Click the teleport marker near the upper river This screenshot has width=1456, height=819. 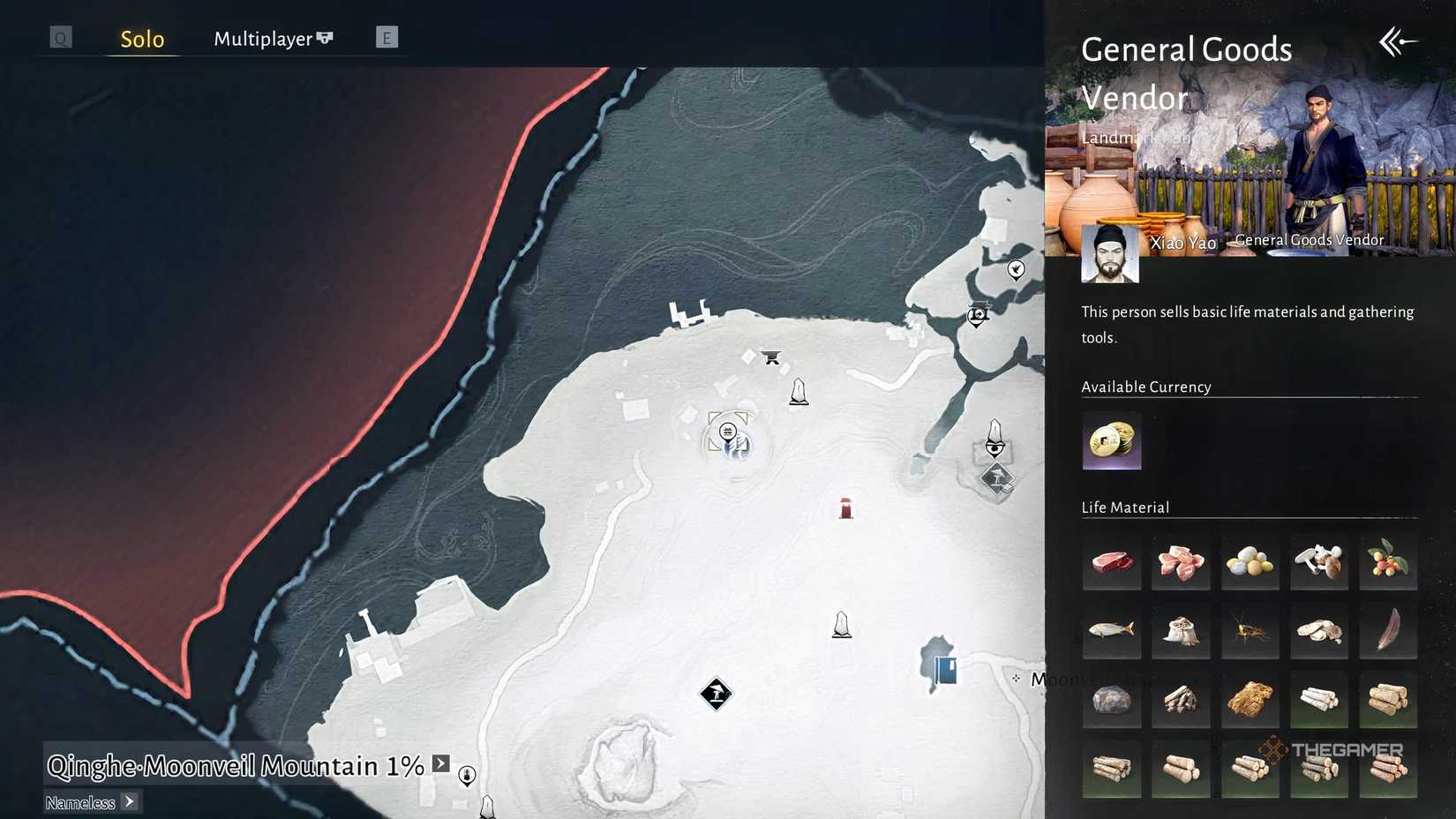pyautogui.click(x=976, y=314)
